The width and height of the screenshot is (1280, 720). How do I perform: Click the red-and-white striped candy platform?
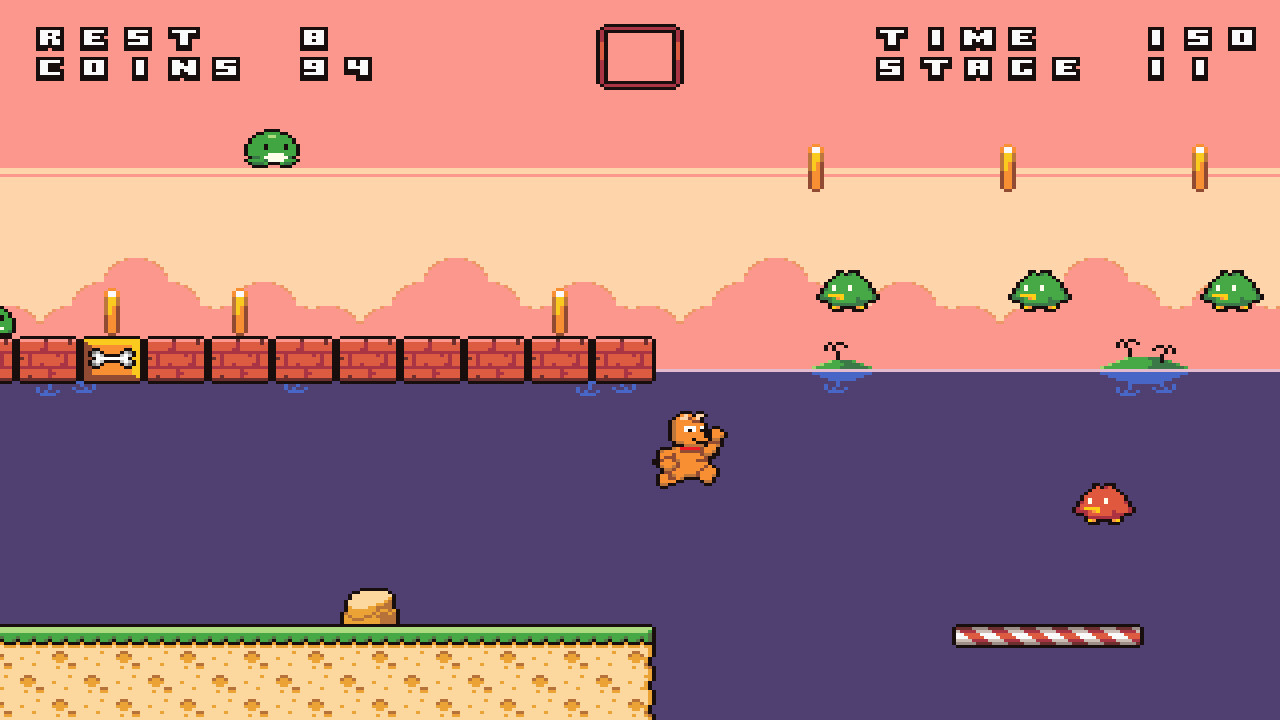click(x=1046, y=634)
